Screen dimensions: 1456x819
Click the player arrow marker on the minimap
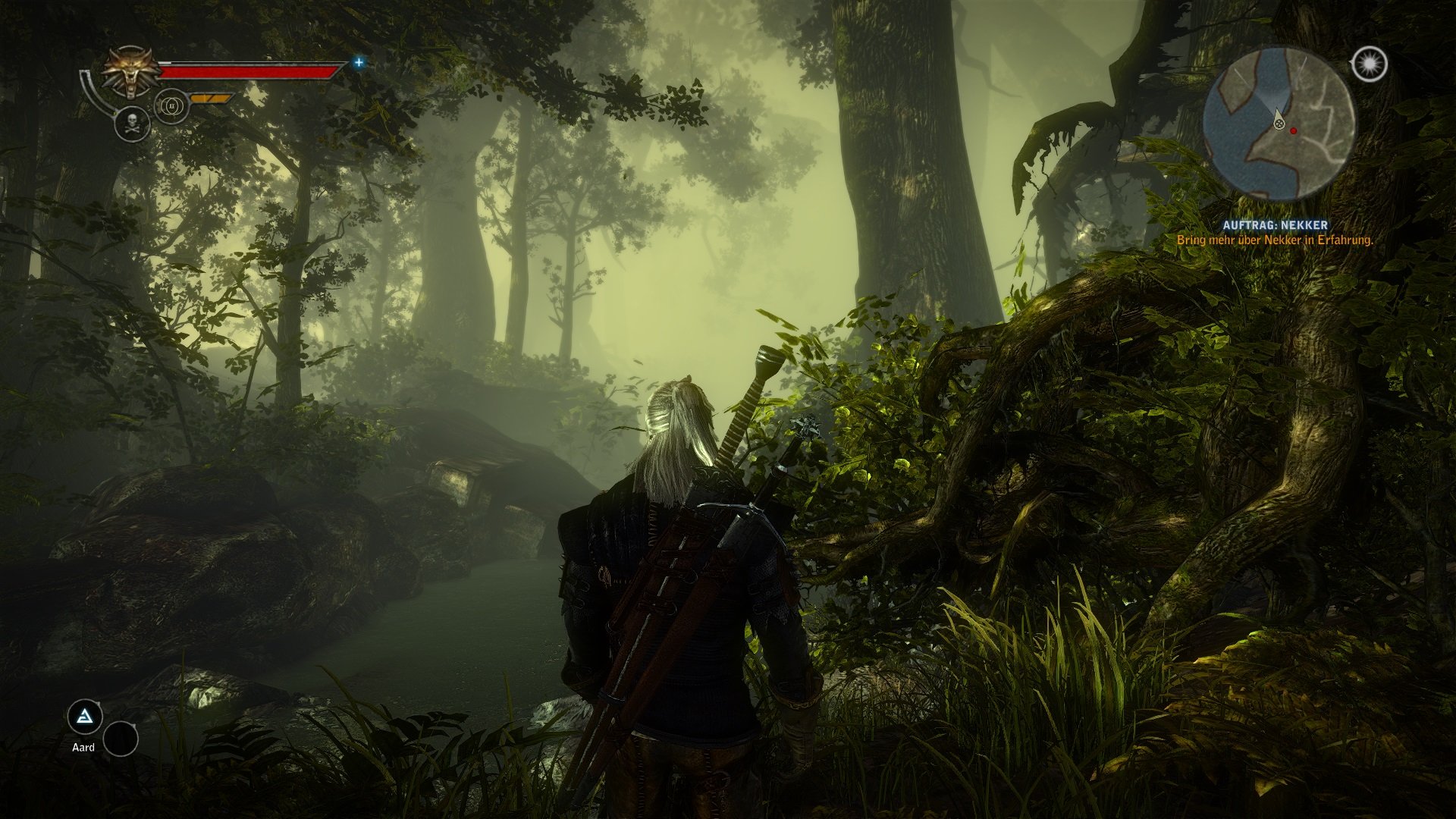point(1279,120)
